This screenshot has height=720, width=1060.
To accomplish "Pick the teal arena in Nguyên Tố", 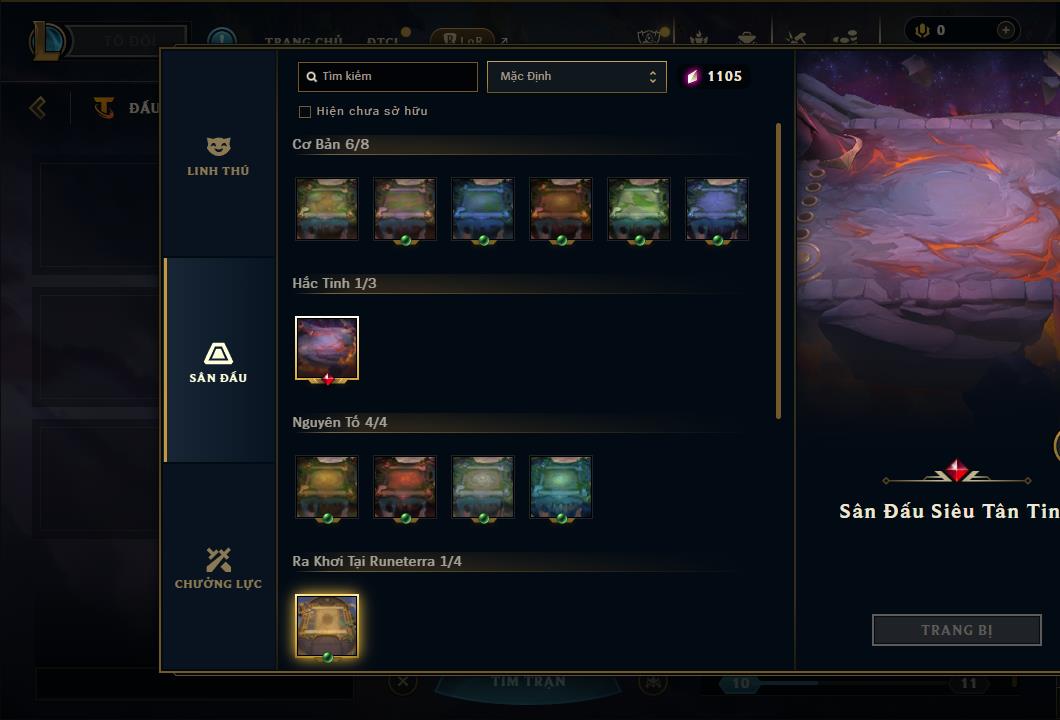I will tap(561, 487).
